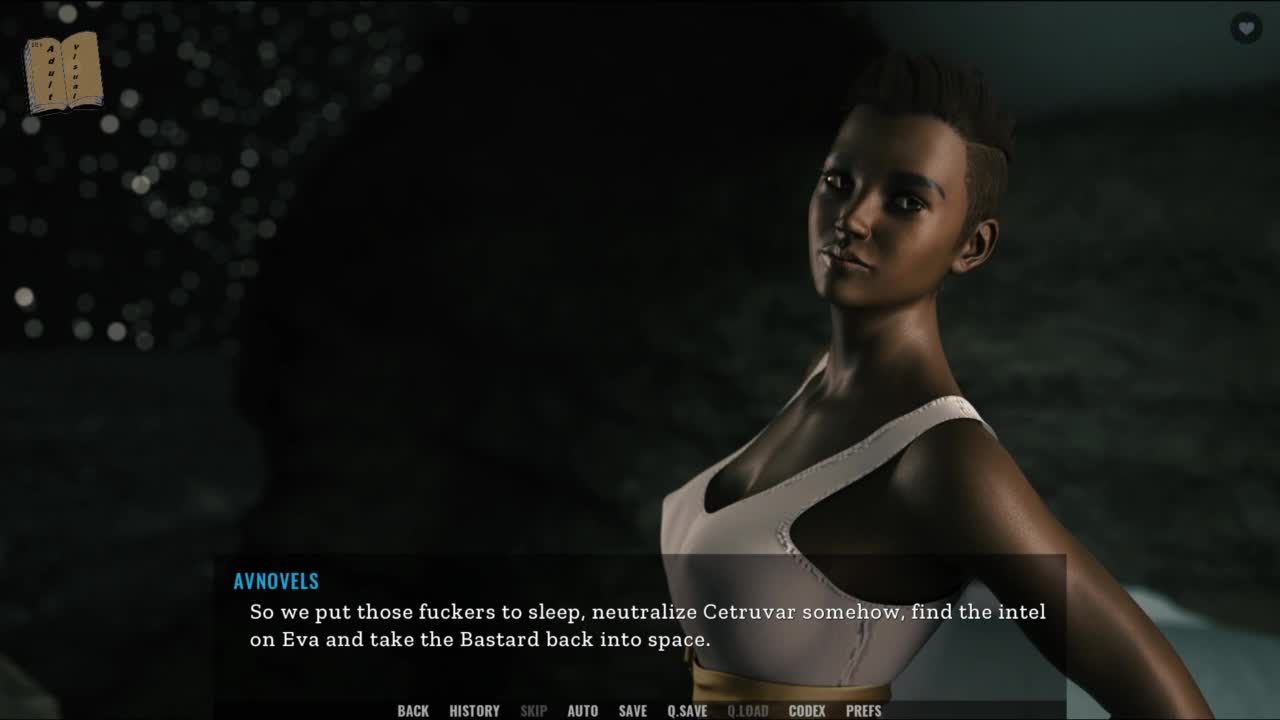Viewport: 1280px width, 720px height.
Task: Open the dialogue HISTORY log
Action: (x=474, y=711)
